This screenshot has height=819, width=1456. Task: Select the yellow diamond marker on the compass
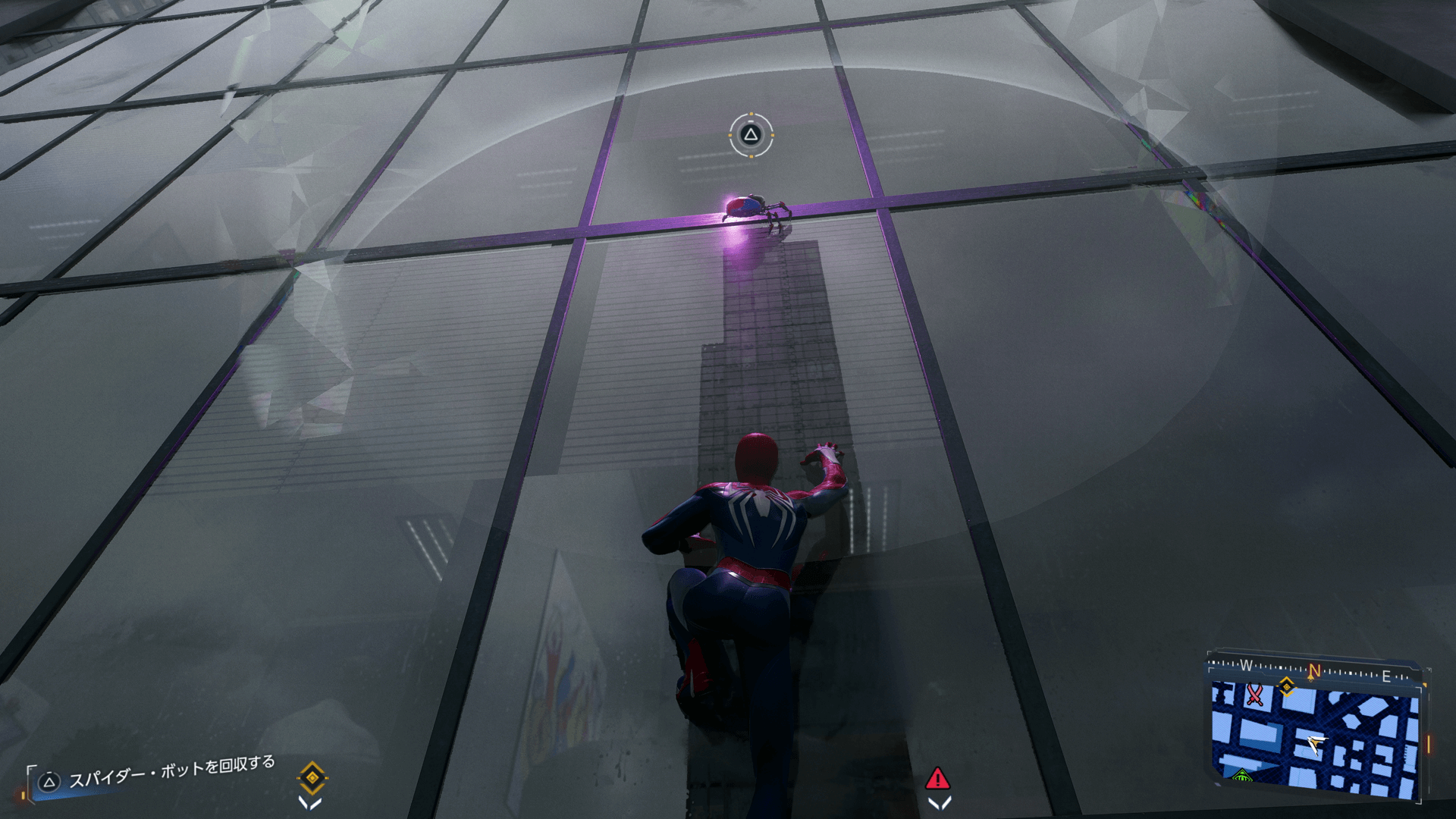pos(1286,687)
